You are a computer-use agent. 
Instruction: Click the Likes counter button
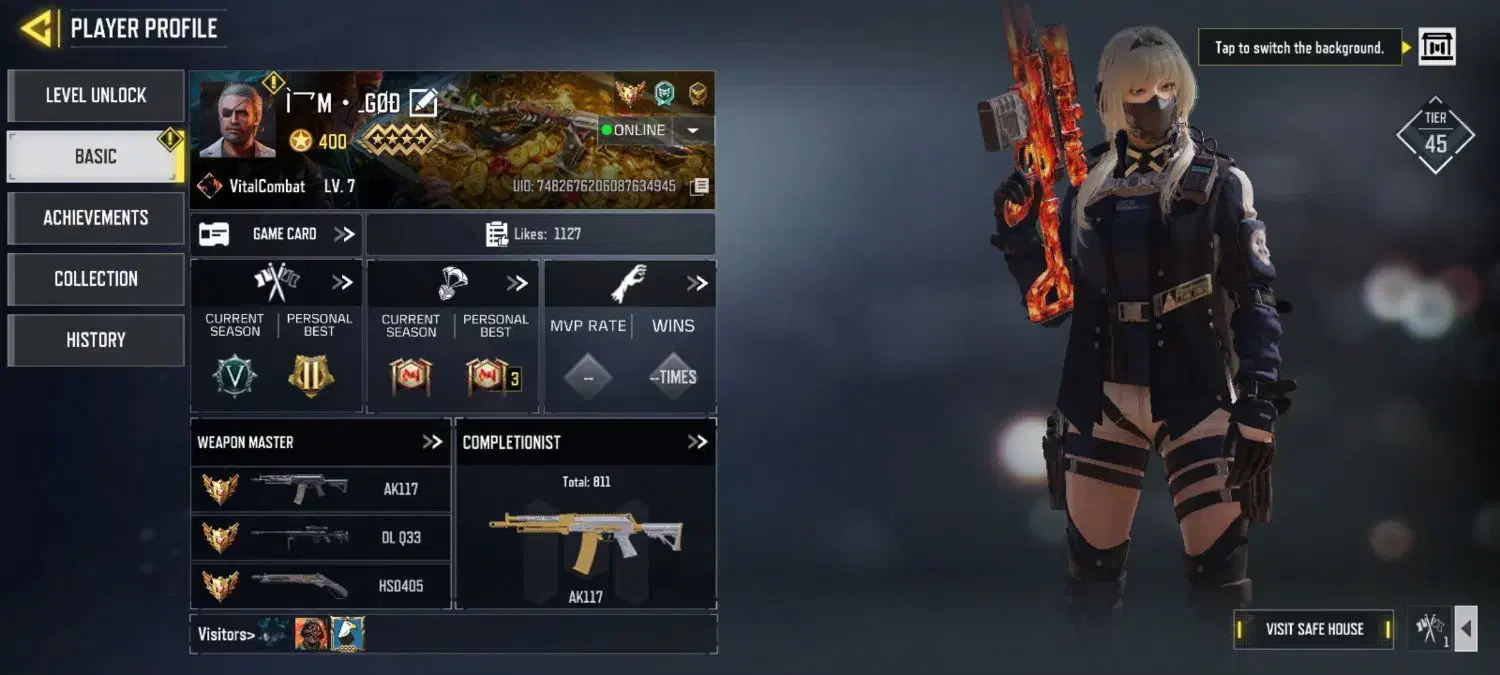[540, 234]
